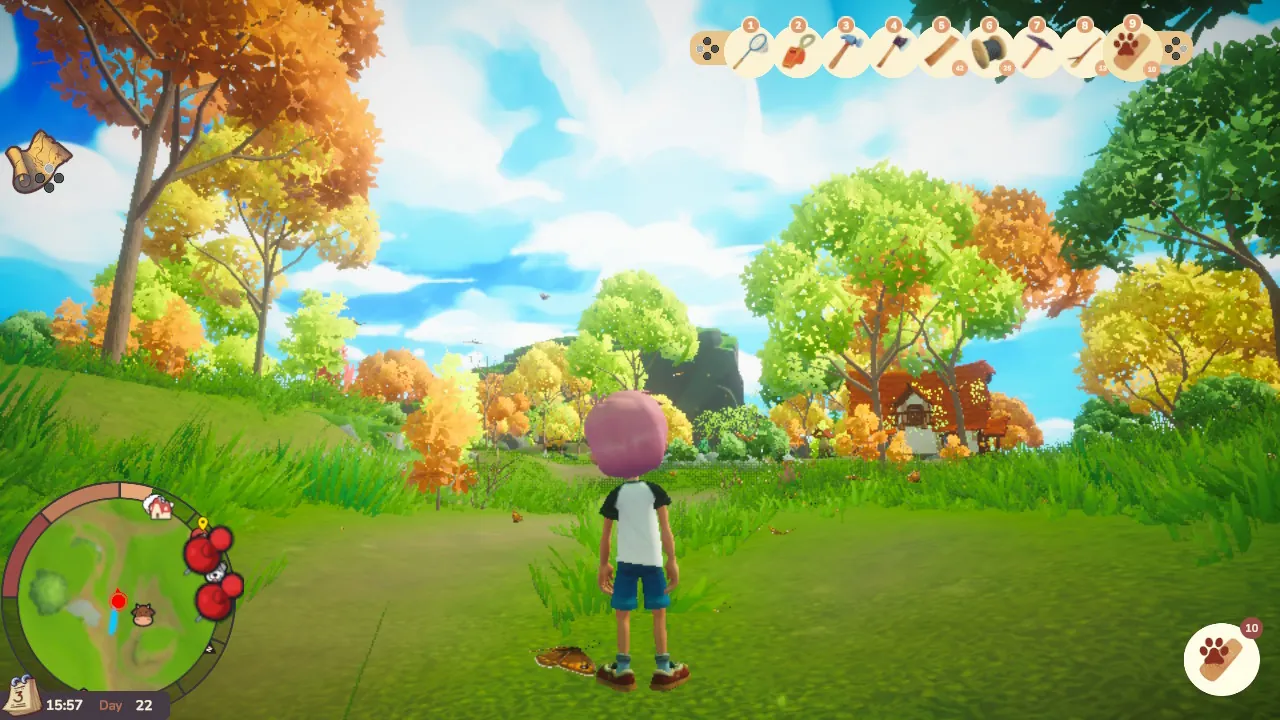This screenshot has width=1280, height=720.
Task: Choose the blue hammer hotbar slot
Action: click(x=844, y=50)
